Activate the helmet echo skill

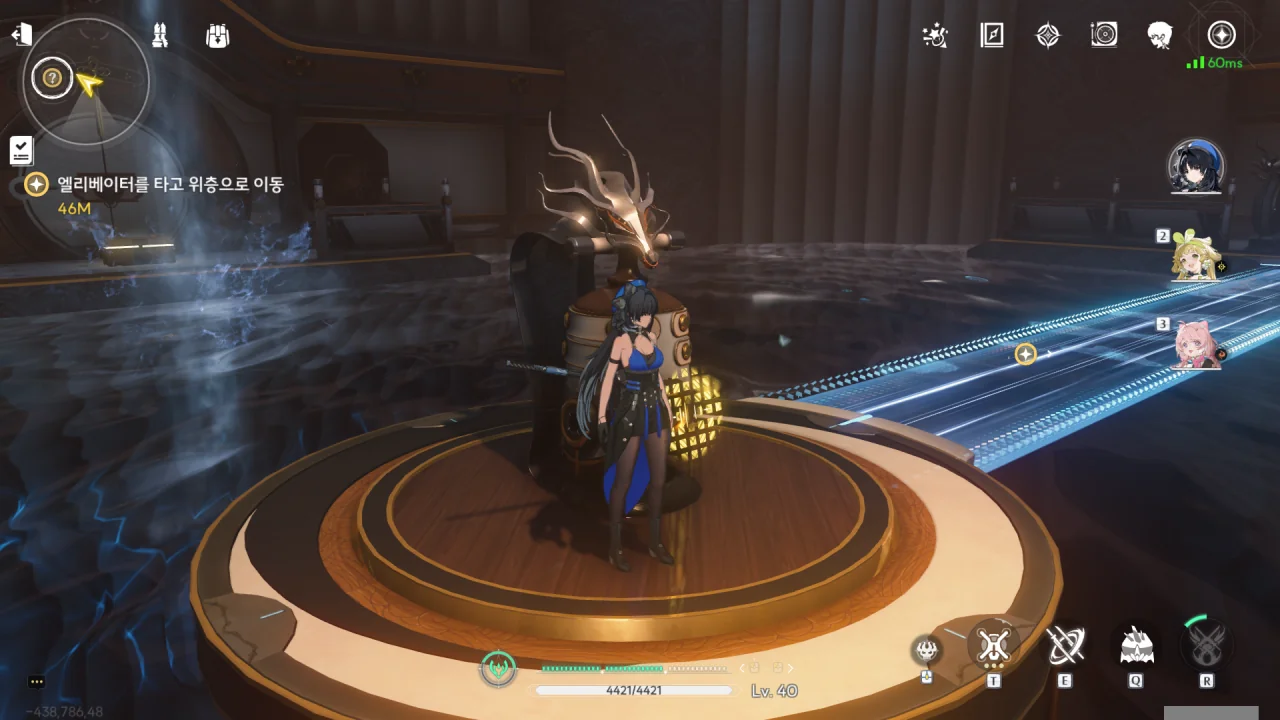[1136, 647]
